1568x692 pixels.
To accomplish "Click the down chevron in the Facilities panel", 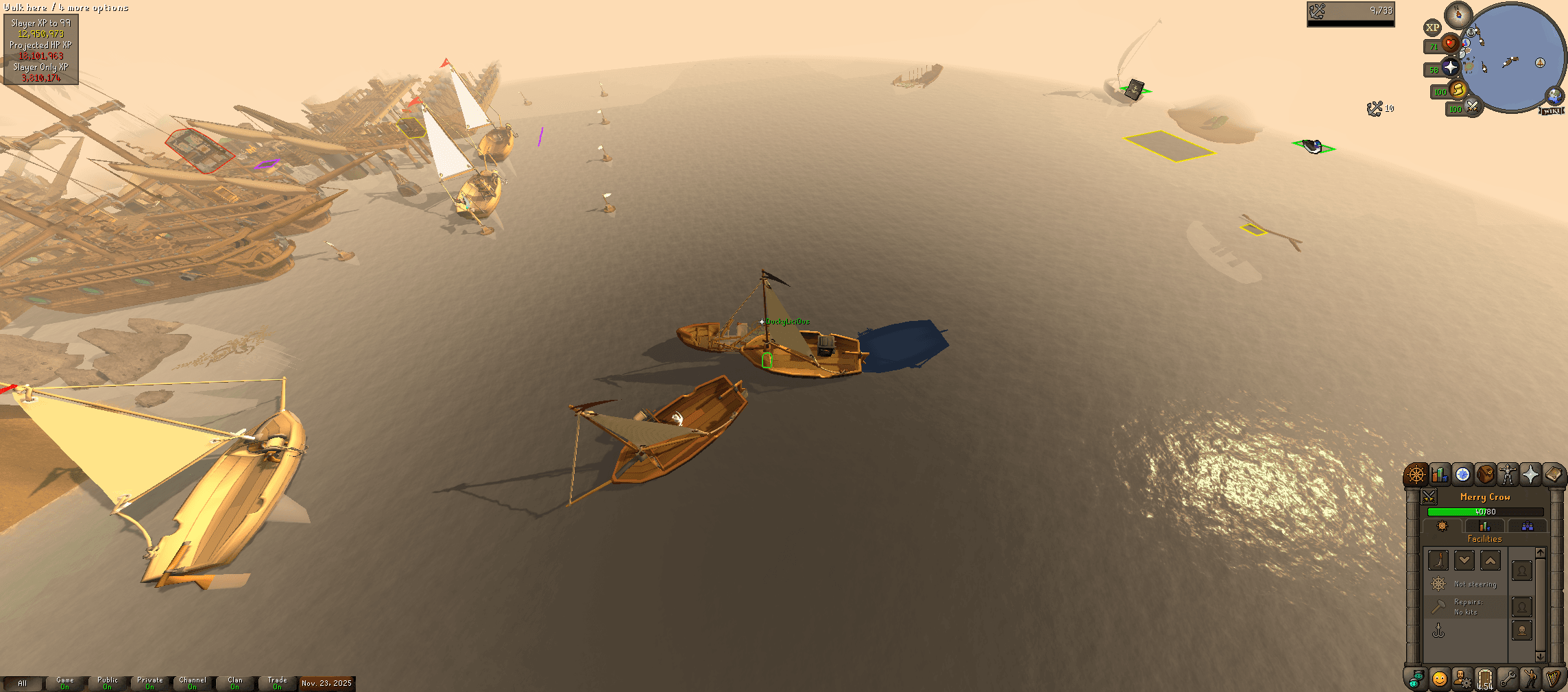I will [1464, 560].
